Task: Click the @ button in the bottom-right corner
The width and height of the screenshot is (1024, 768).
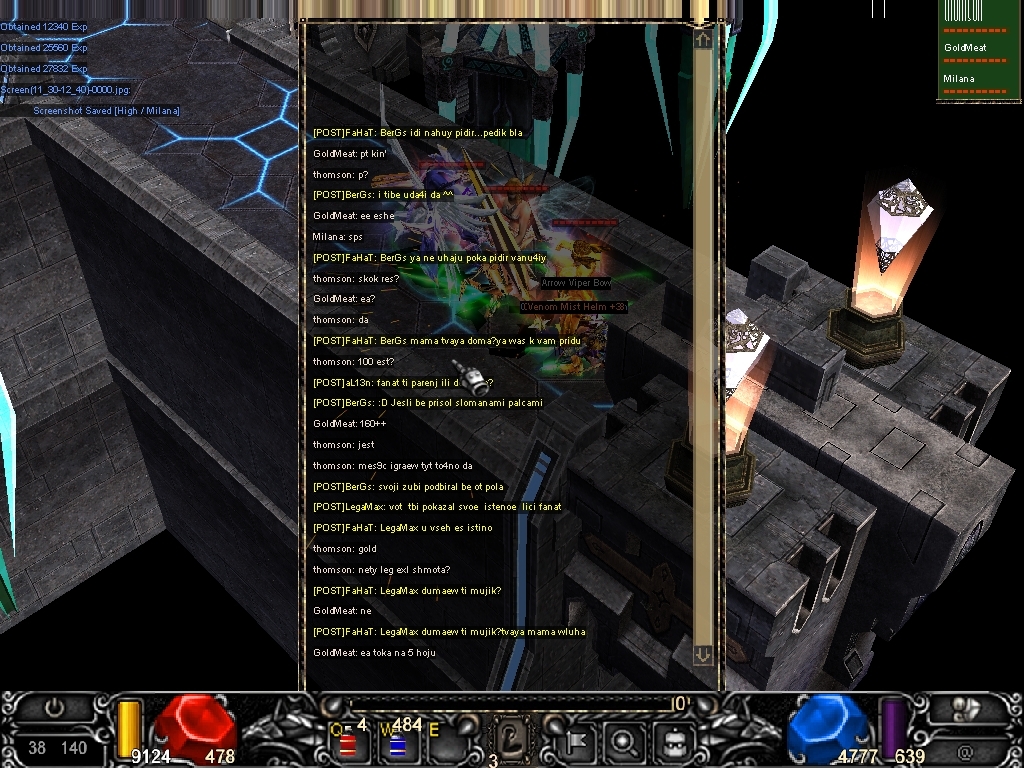Action: pyautogui.click(x=965, y=749)
